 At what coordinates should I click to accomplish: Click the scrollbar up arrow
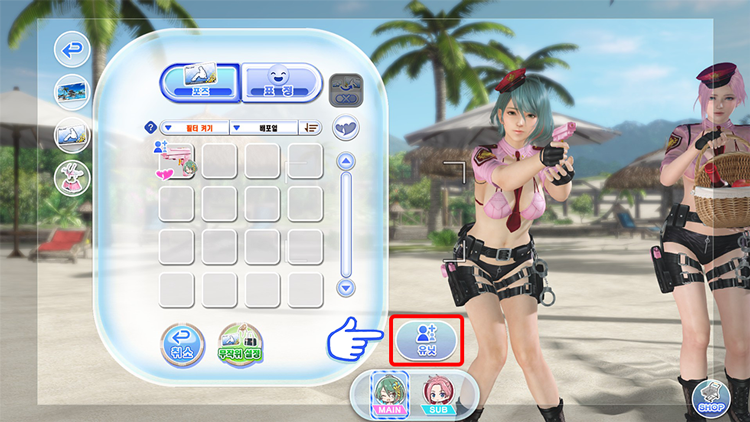point(346,160)
